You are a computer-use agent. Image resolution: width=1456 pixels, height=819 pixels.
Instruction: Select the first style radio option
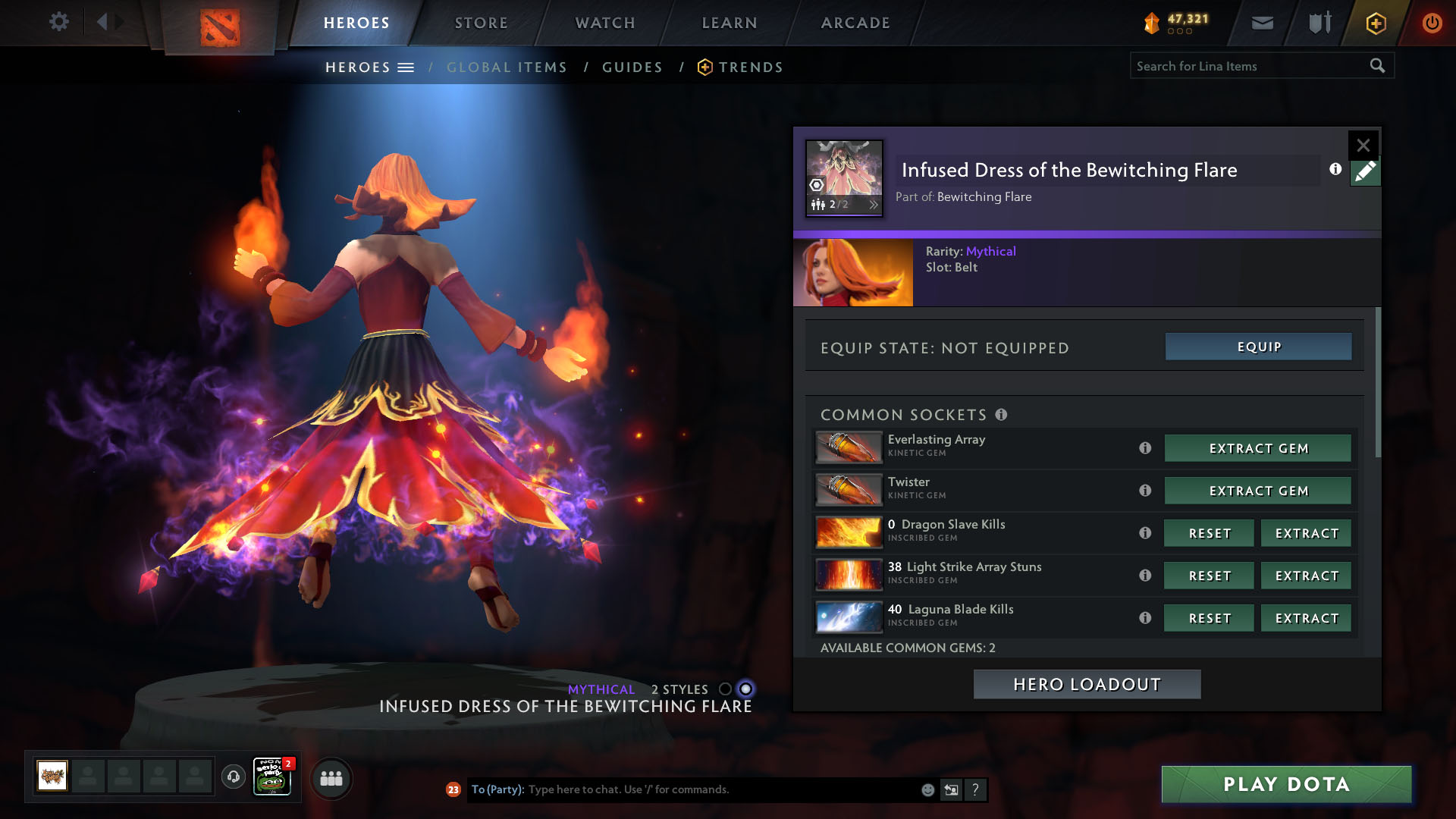pyautogui.click(x=725, y=689)
